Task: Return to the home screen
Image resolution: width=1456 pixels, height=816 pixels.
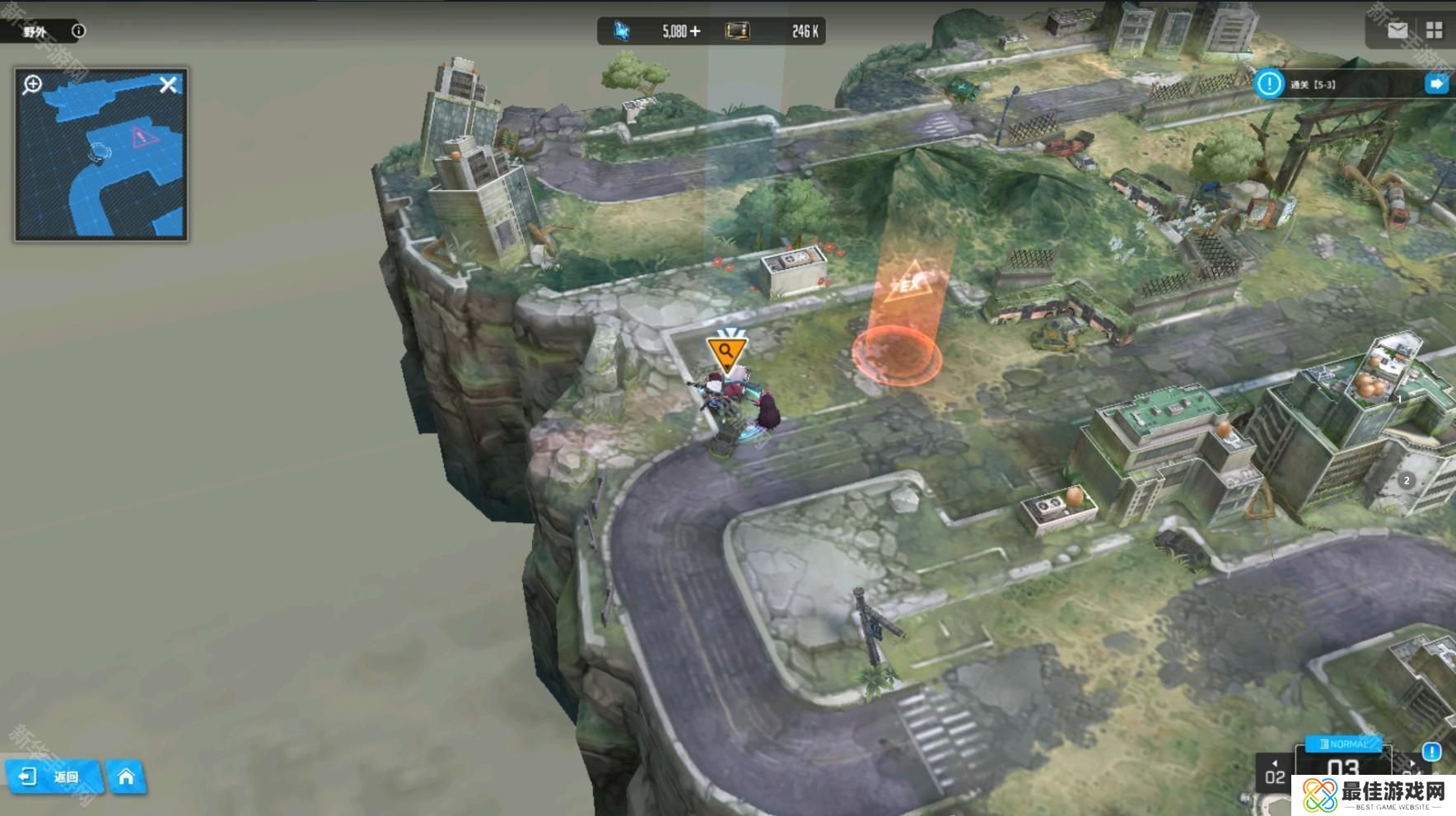Action: pyautogui.click(x=126, y=776)
